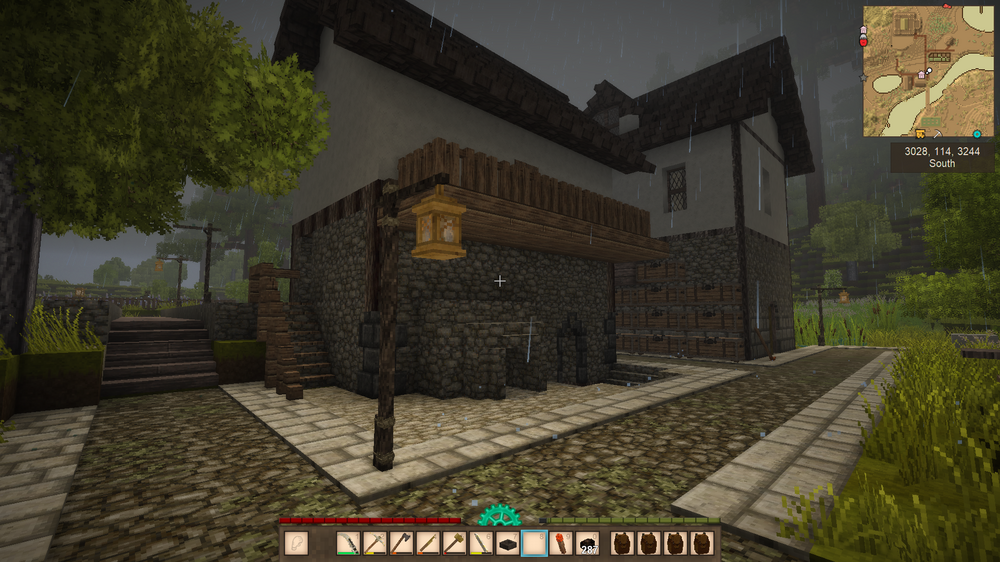Click the yellow cart marker on the minimap
Image resolution: width=1000 pixels, height=562 pixels.
pos(919,133)
